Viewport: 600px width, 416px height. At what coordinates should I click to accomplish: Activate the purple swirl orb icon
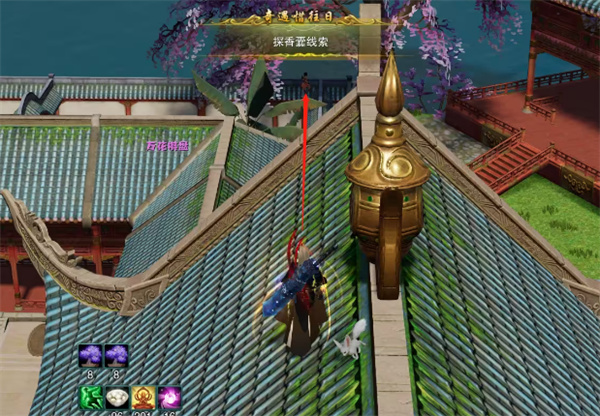[169, 398]
